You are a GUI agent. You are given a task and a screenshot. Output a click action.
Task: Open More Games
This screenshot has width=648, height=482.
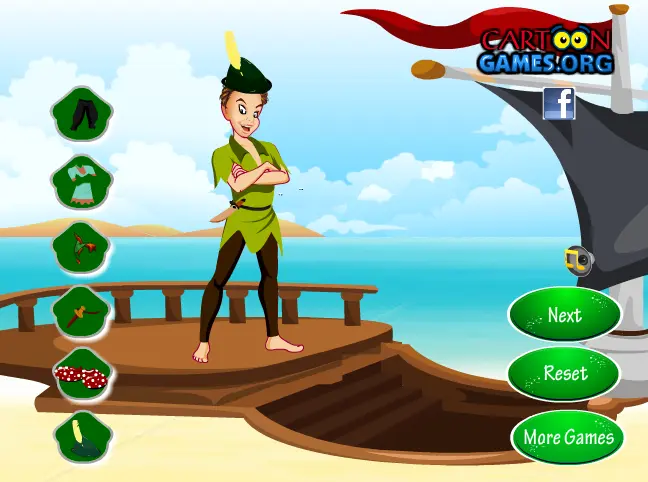[x=569, y=437]
